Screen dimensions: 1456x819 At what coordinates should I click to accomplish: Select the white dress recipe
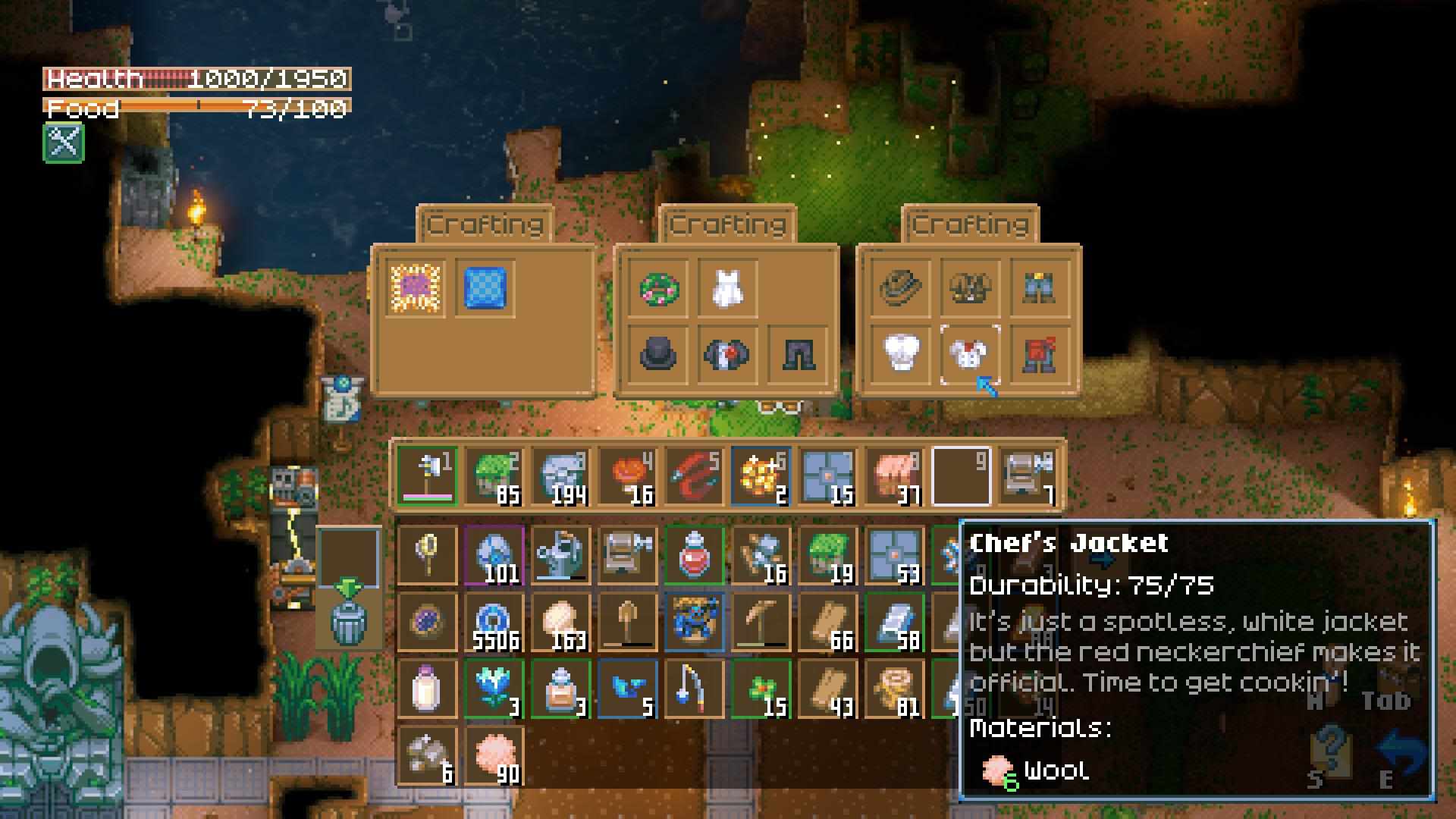[726, 288]
